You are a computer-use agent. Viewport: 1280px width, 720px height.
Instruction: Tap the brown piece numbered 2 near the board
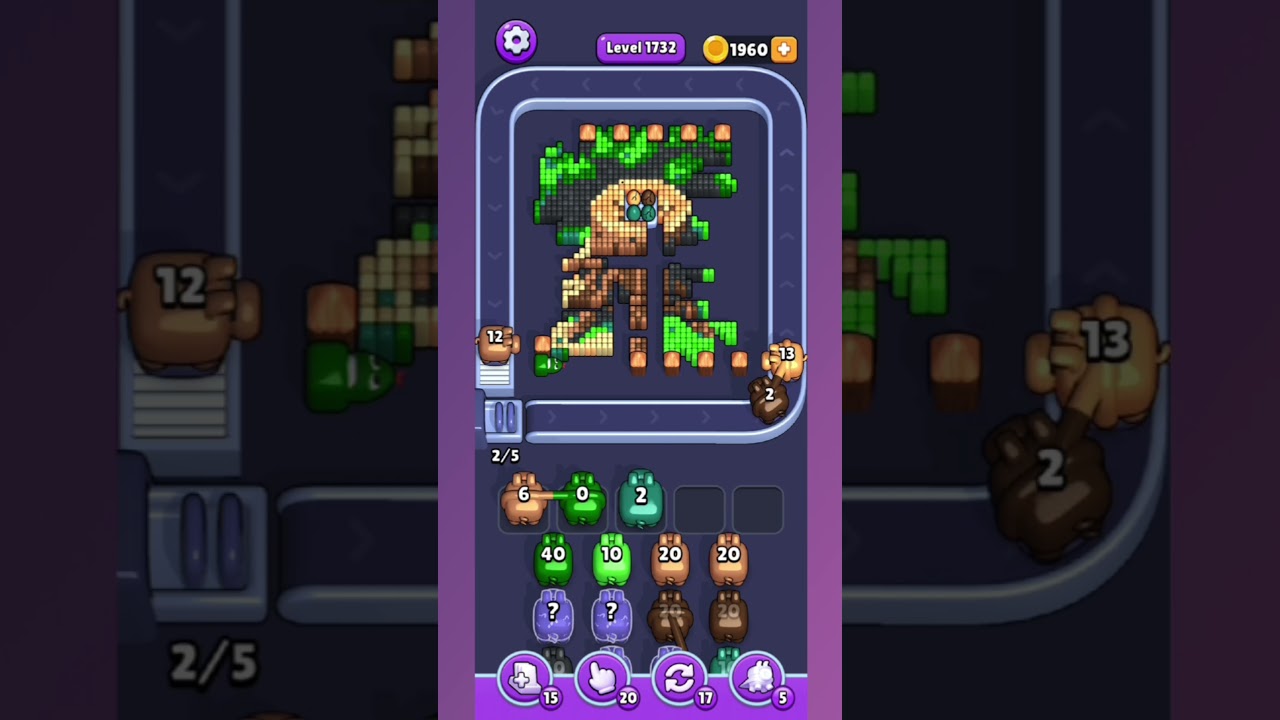(x=769, y=395)
